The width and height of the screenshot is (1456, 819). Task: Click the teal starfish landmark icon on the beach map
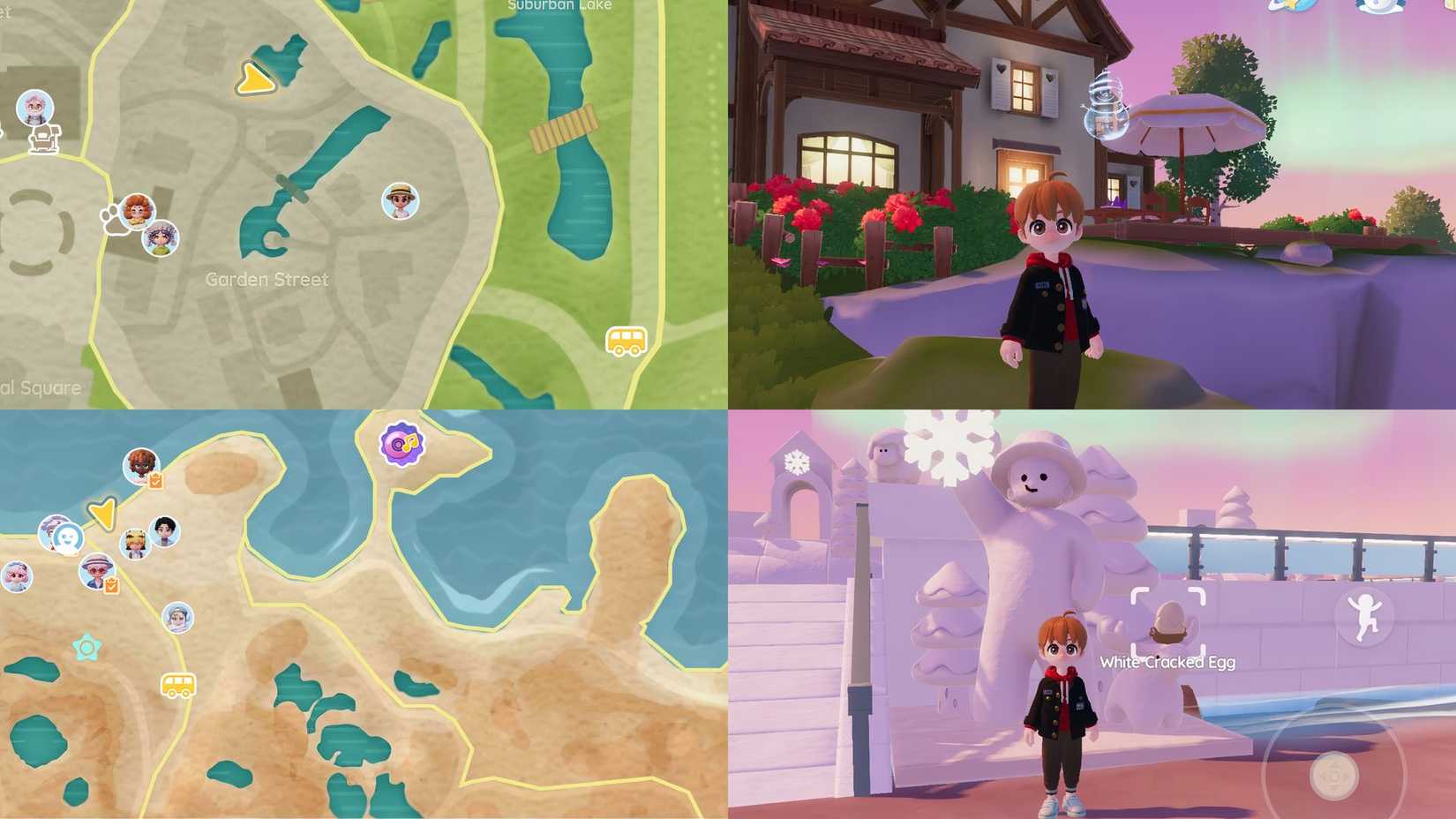pos(85,650)
